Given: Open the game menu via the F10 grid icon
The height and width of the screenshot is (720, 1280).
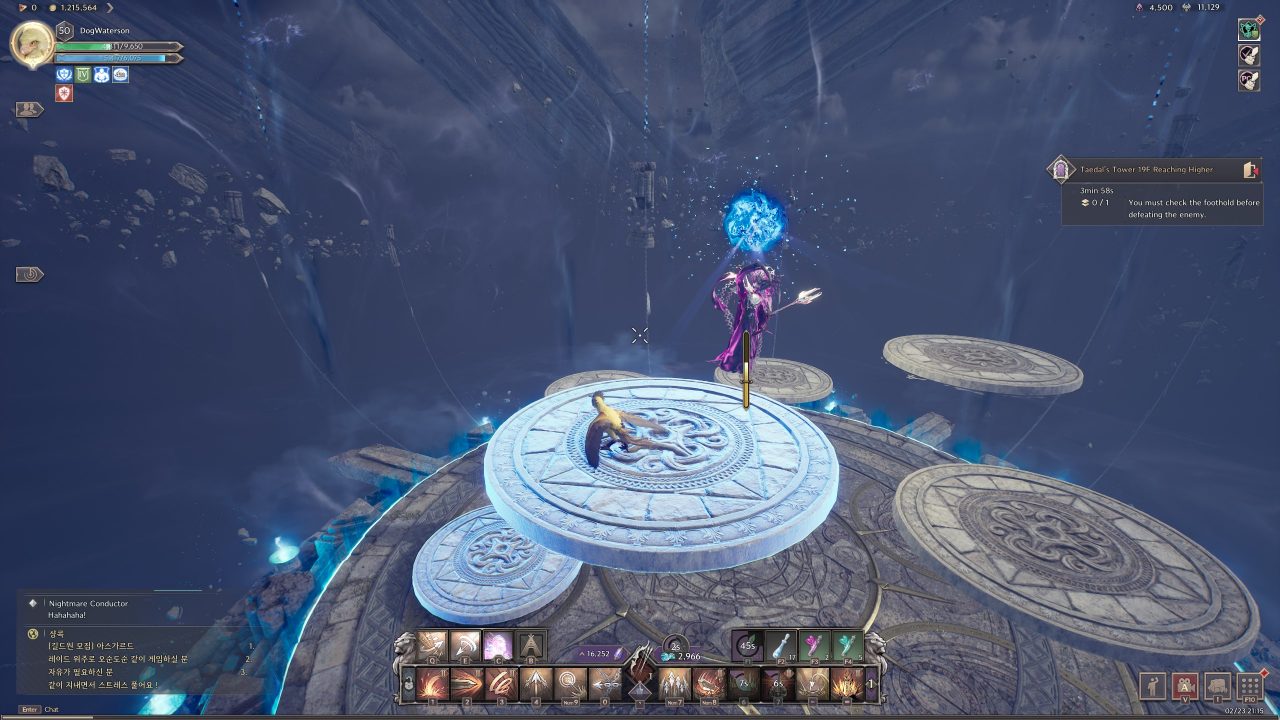Looking at the screenshot, I should [x=1249, y=687].
